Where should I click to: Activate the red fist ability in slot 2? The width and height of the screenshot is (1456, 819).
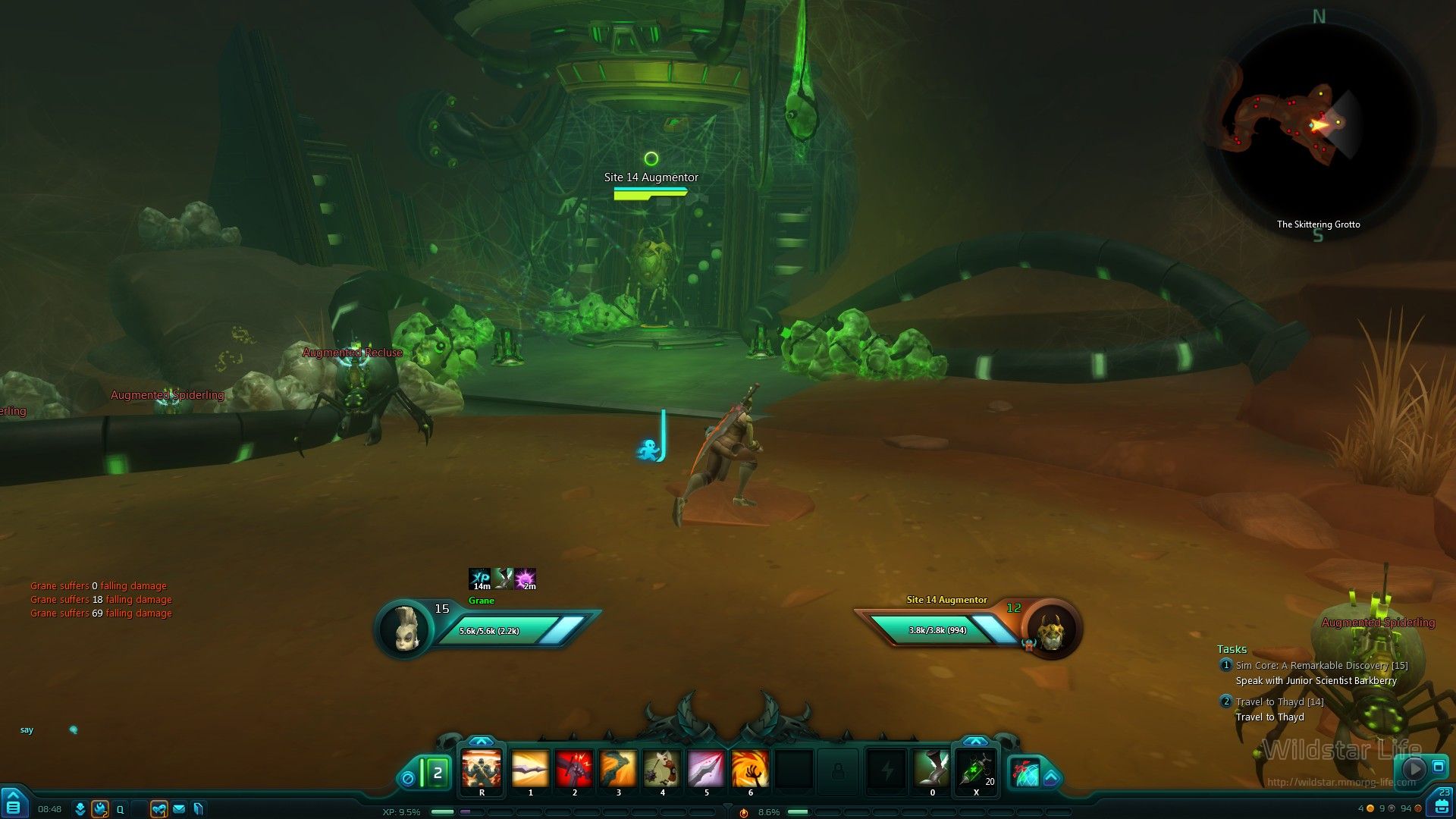(574, 770)
